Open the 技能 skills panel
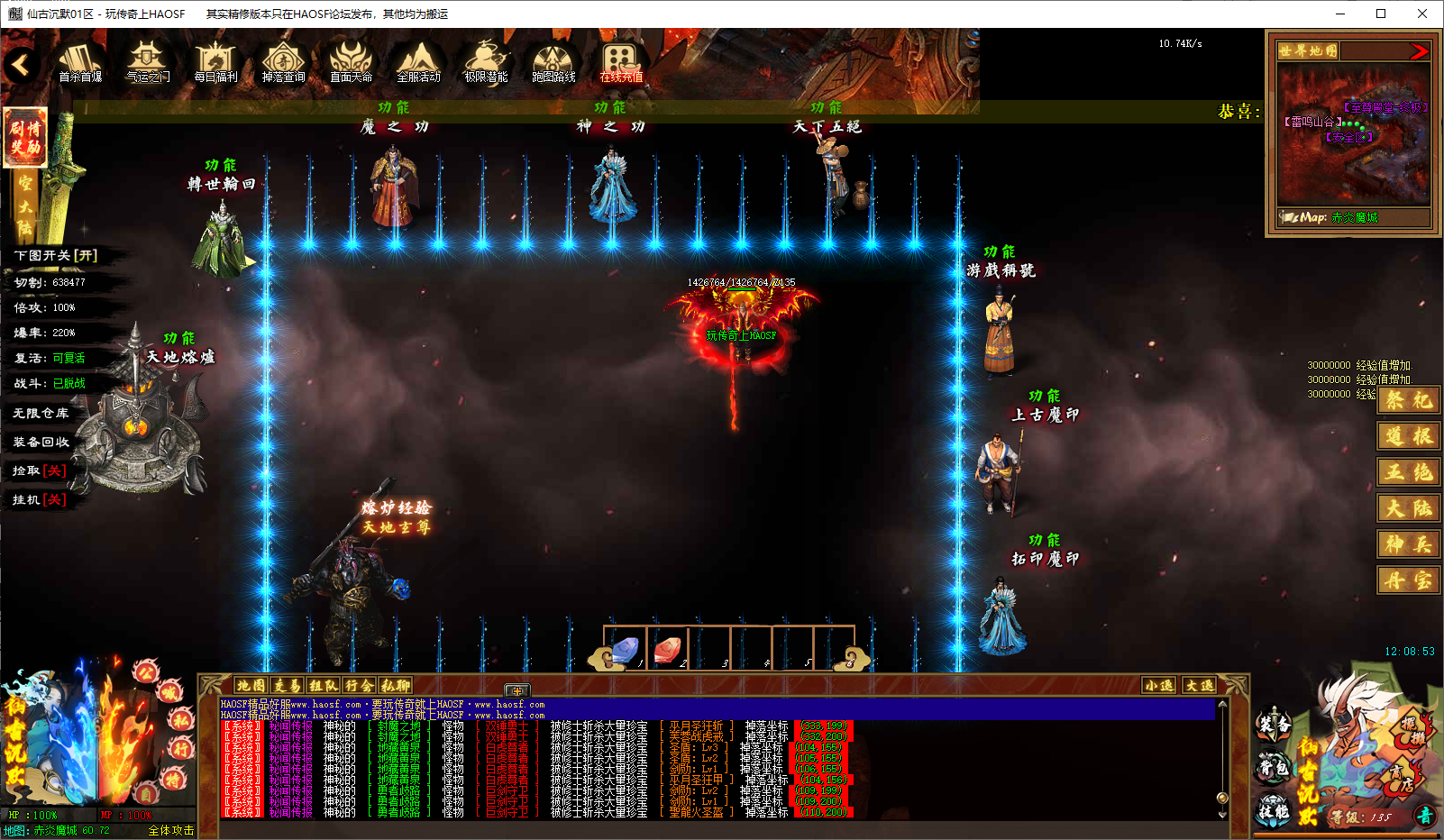This screenshot has height=840, width=1444. click(1274, 810)
